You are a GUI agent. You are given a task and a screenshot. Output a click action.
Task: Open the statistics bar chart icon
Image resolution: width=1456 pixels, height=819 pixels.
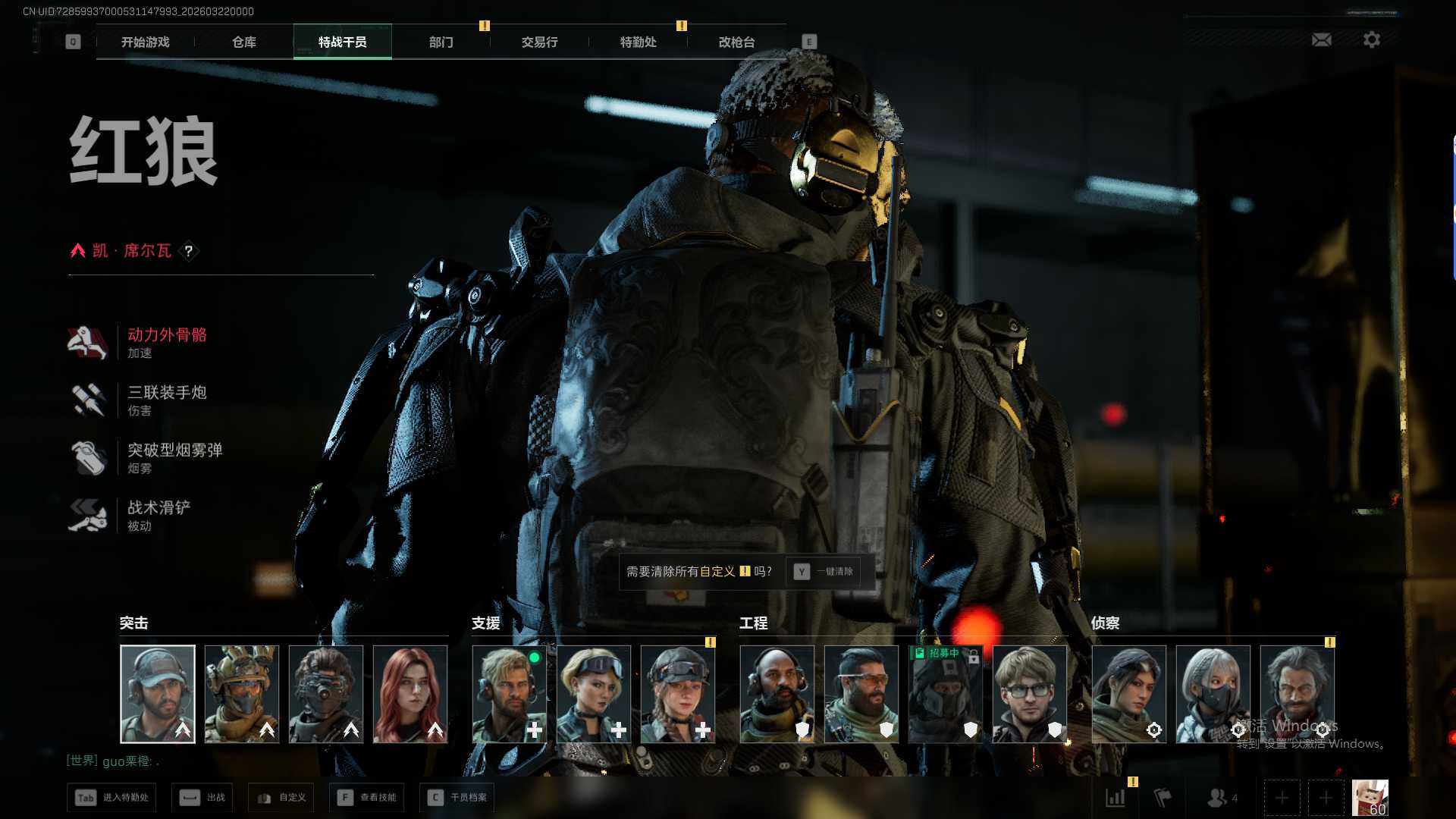pyautogui.click(x=1116, y=798)
